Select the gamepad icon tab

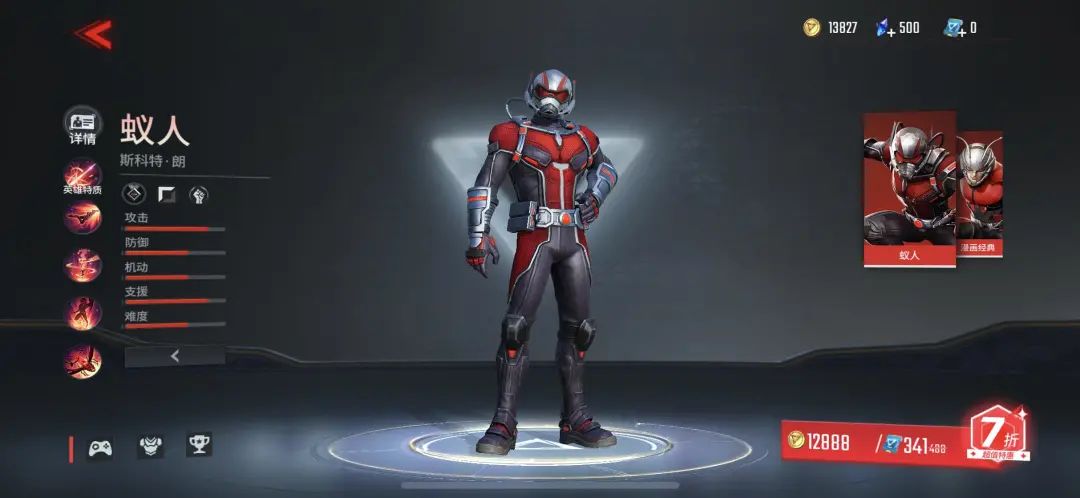coord(100,447)
